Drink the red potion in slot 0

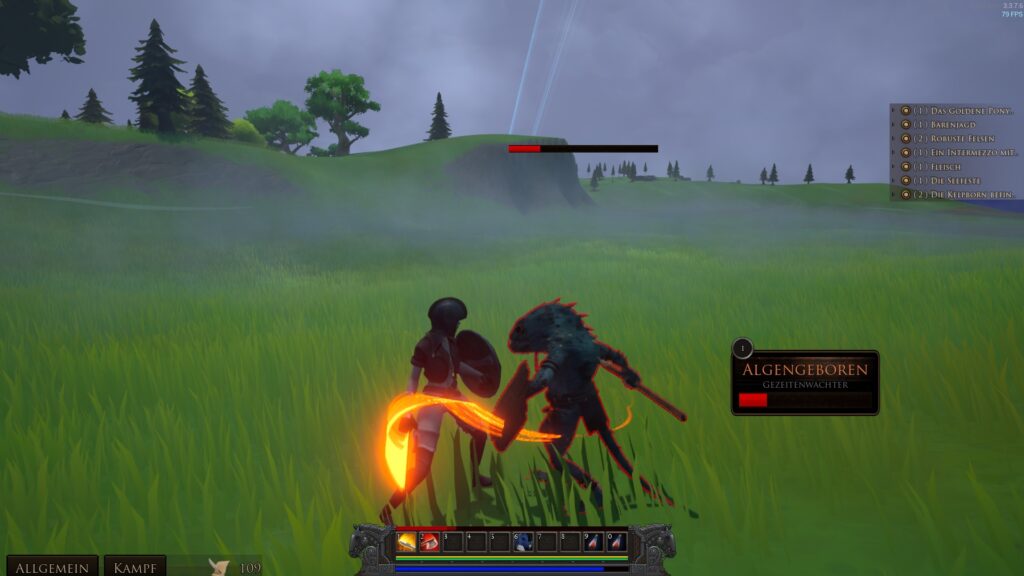point(617,542)
